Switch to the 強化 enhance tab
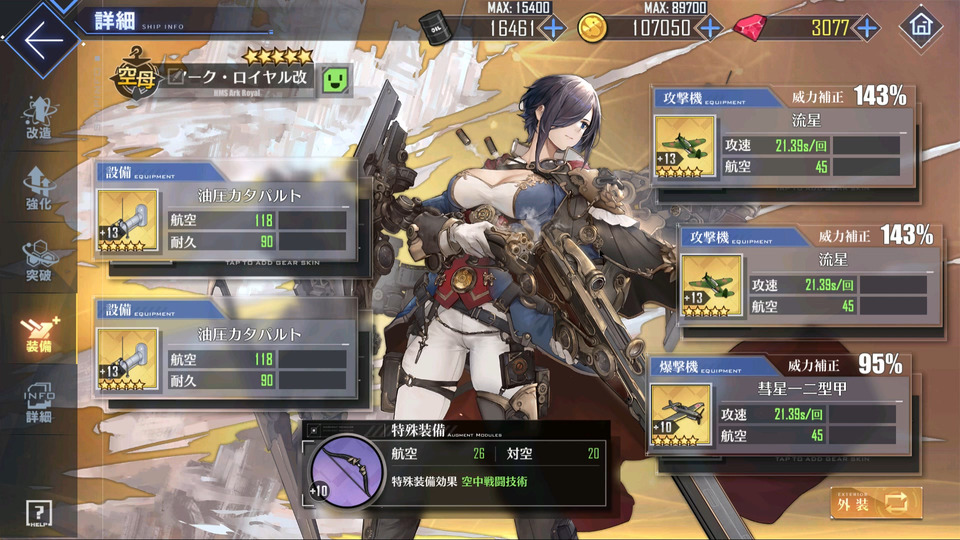The height and width of the screenshot is (540, 960). coord(38,190)
